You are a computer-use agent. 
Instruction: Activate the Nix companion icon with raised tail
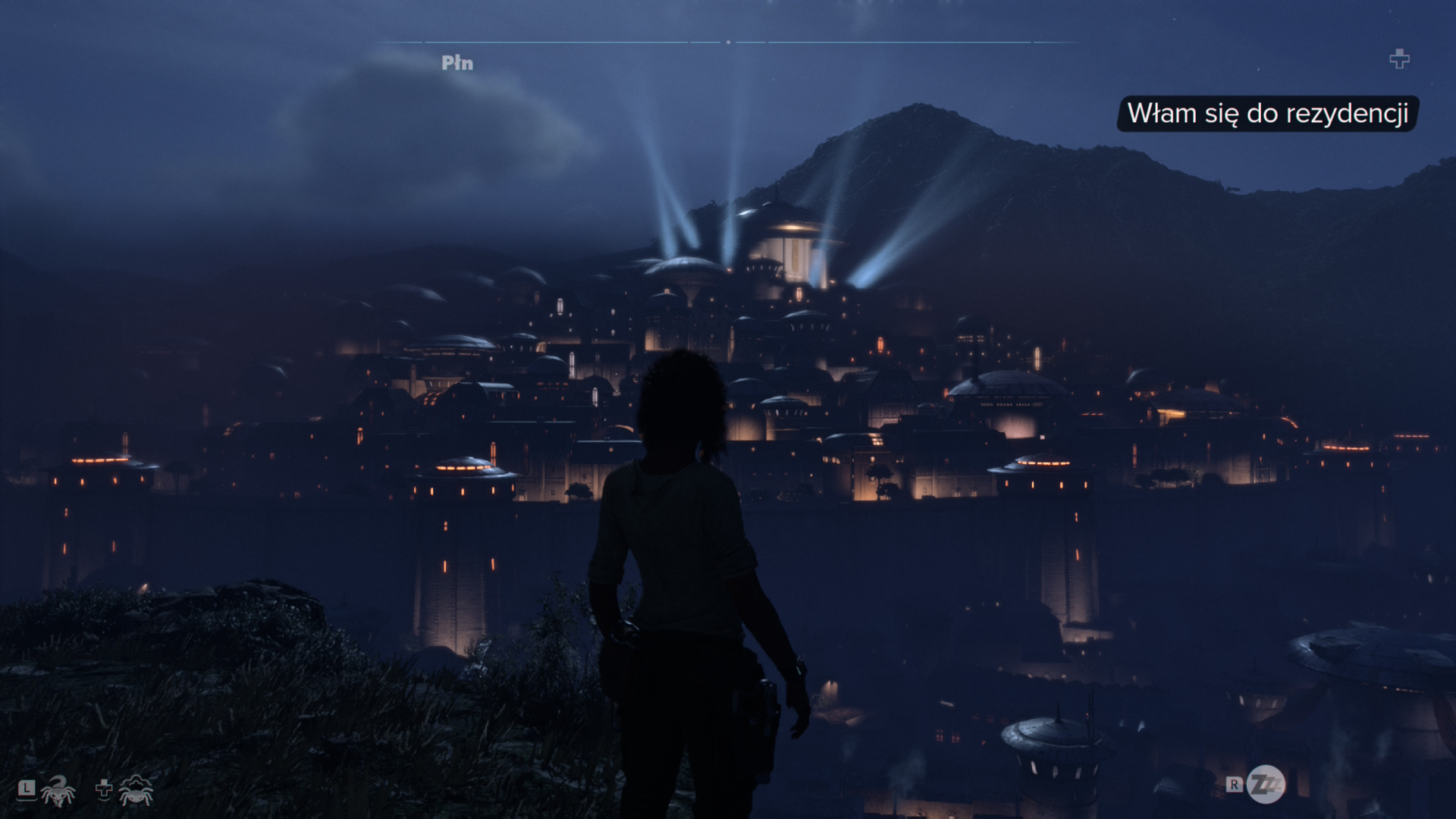pos(58,791)
